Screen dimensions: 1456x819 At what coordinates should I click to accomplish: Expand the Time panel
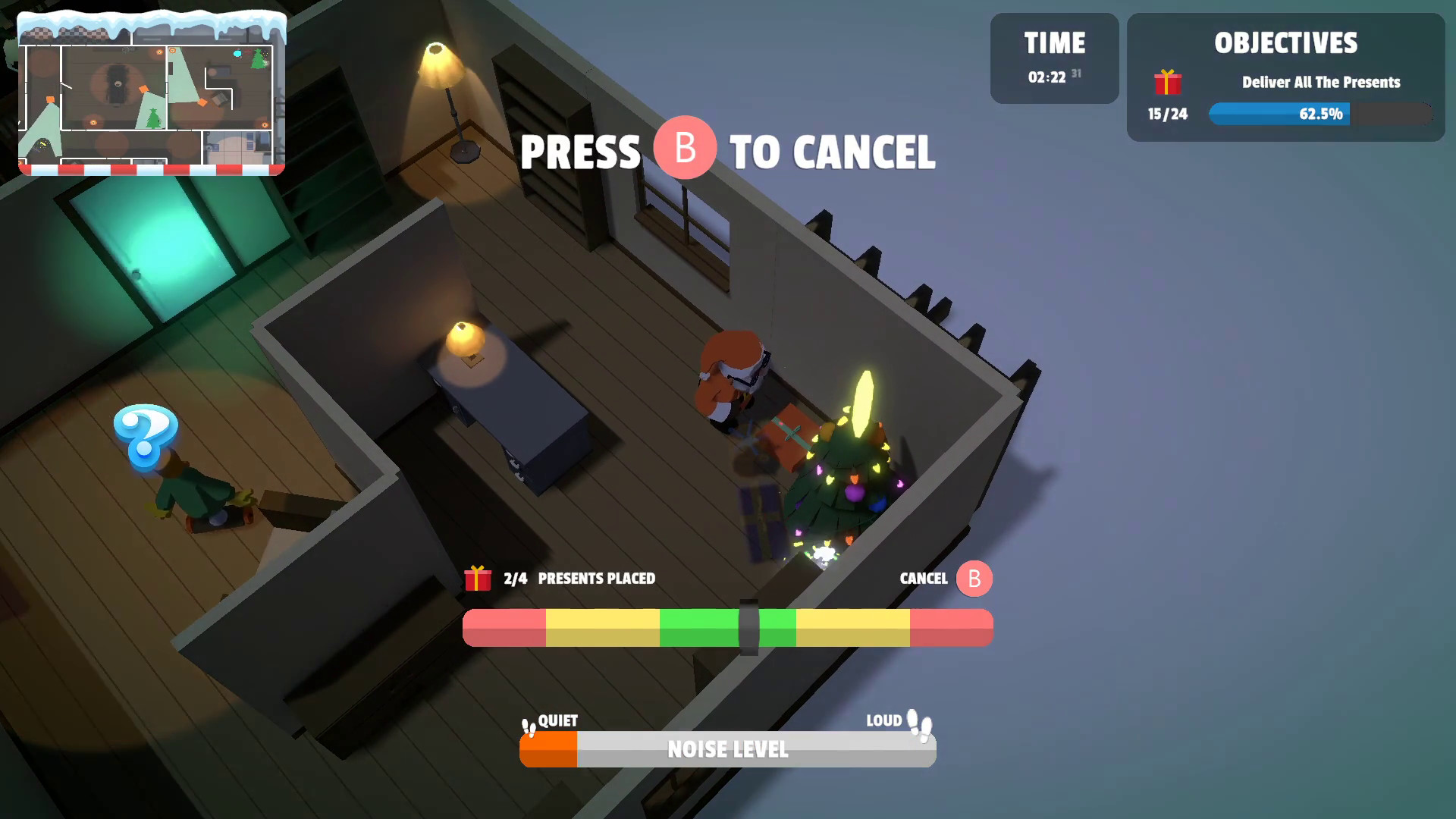pos(1054,58)
